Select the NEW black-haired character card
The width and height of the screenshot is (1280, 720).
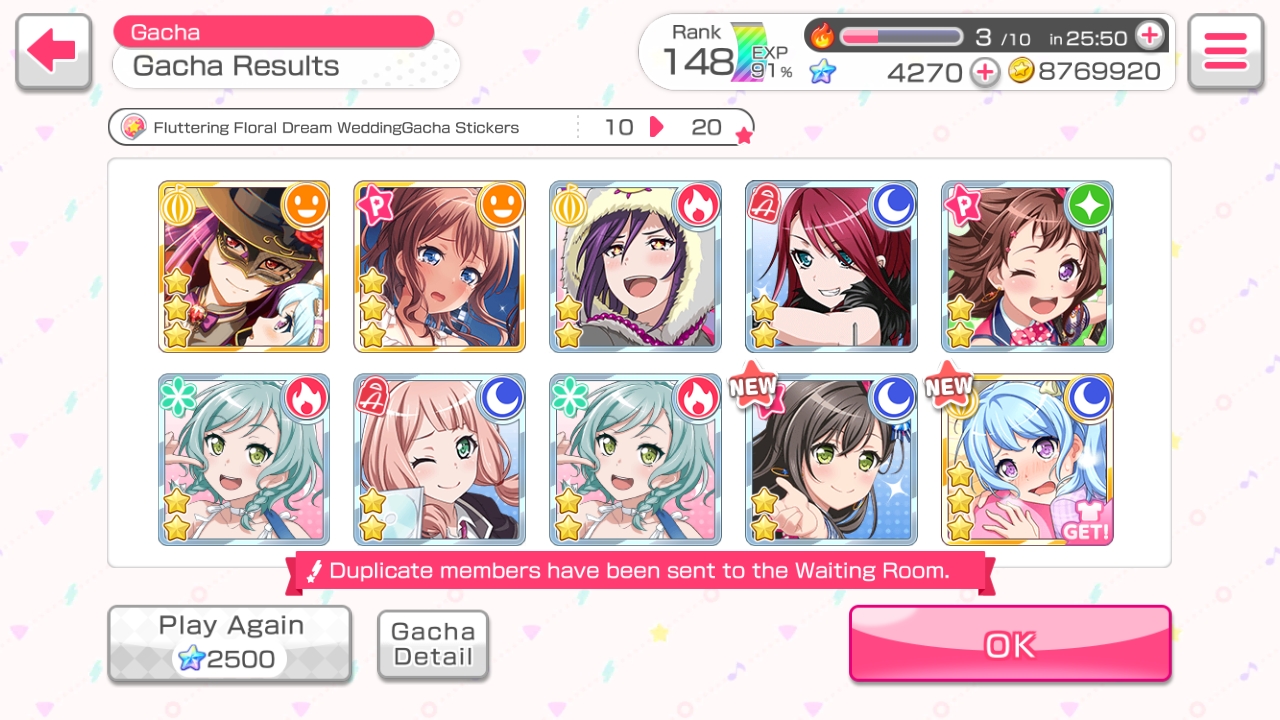coord(831,460)
